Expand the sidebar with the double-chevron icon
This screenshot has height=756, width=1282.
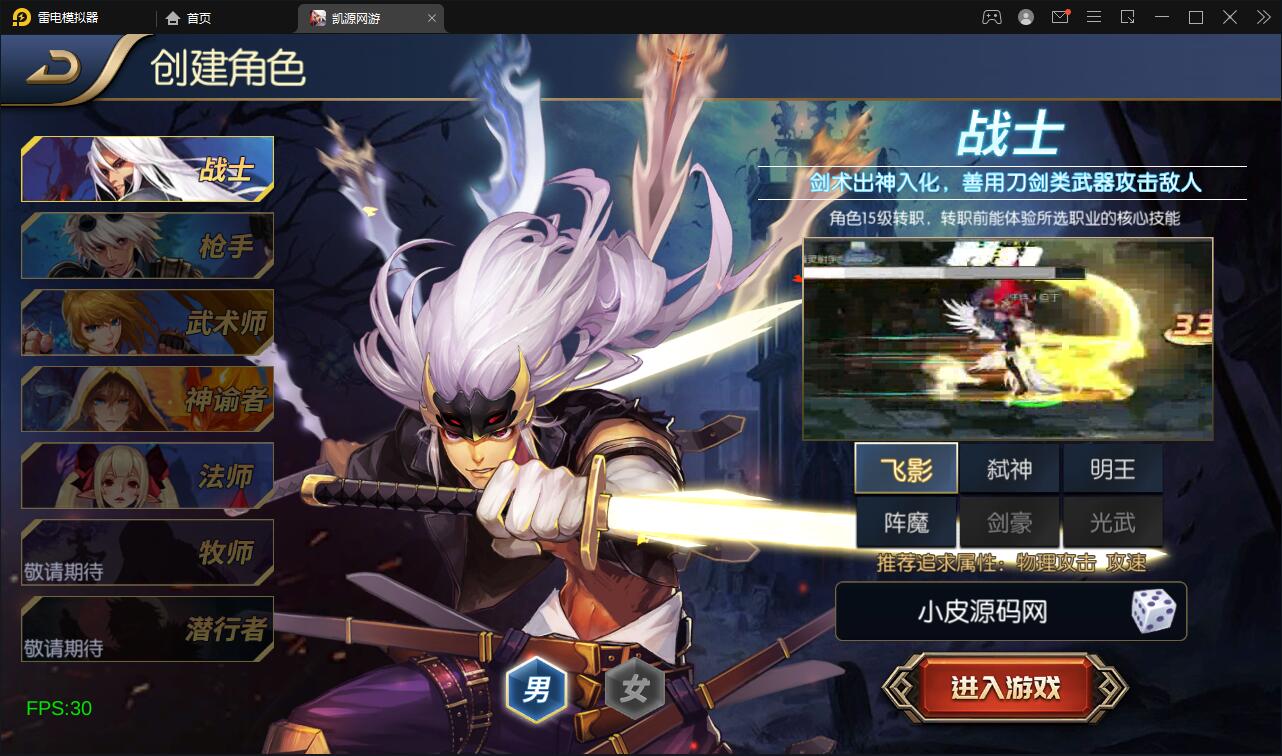coord(1262,17)
